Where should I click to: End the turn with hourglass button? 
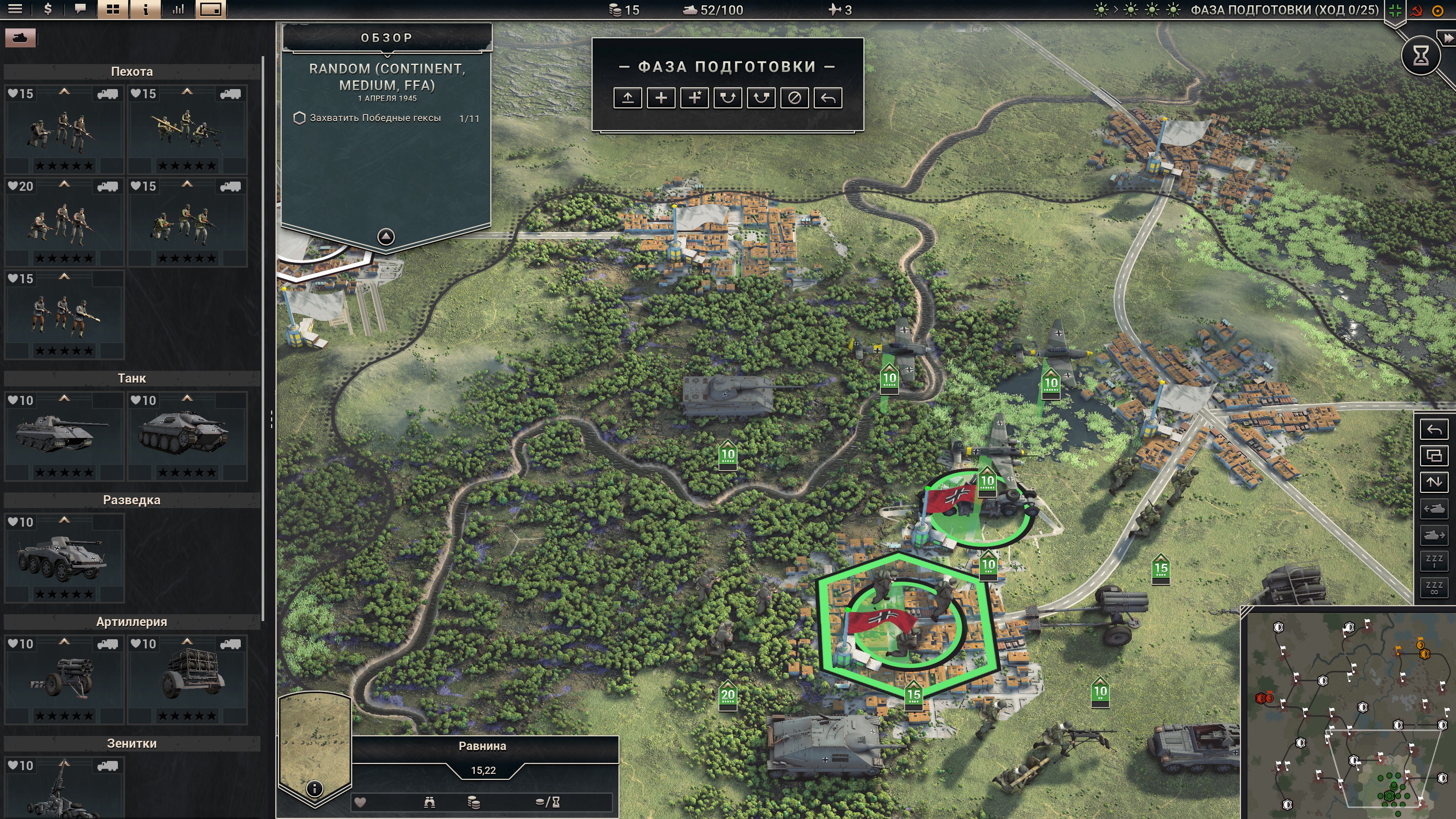(x=1420, y=55)
